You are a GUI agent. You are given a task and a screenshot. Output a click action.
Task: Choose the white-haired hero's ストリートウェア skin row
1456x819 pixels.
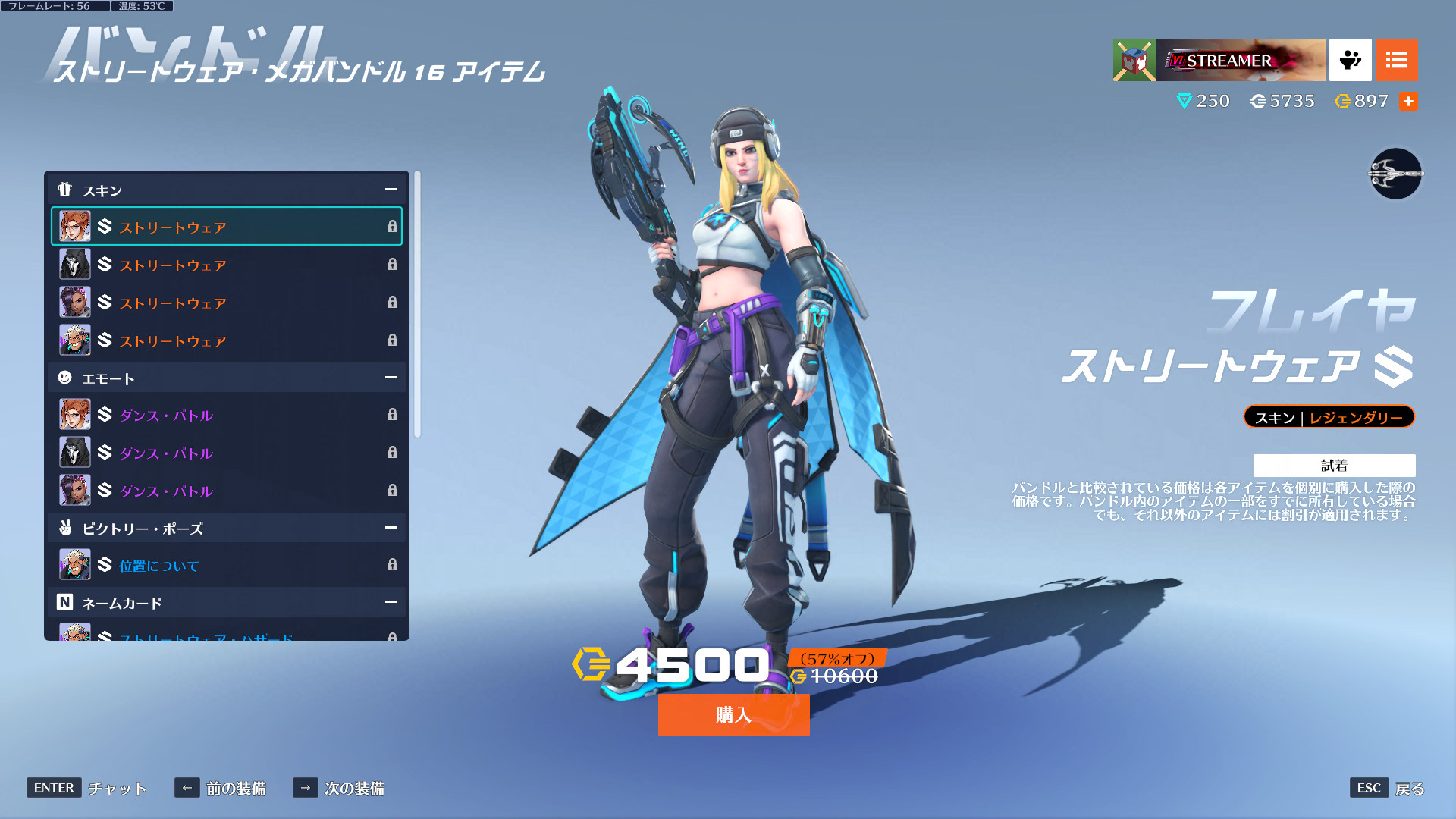(226, 340)
